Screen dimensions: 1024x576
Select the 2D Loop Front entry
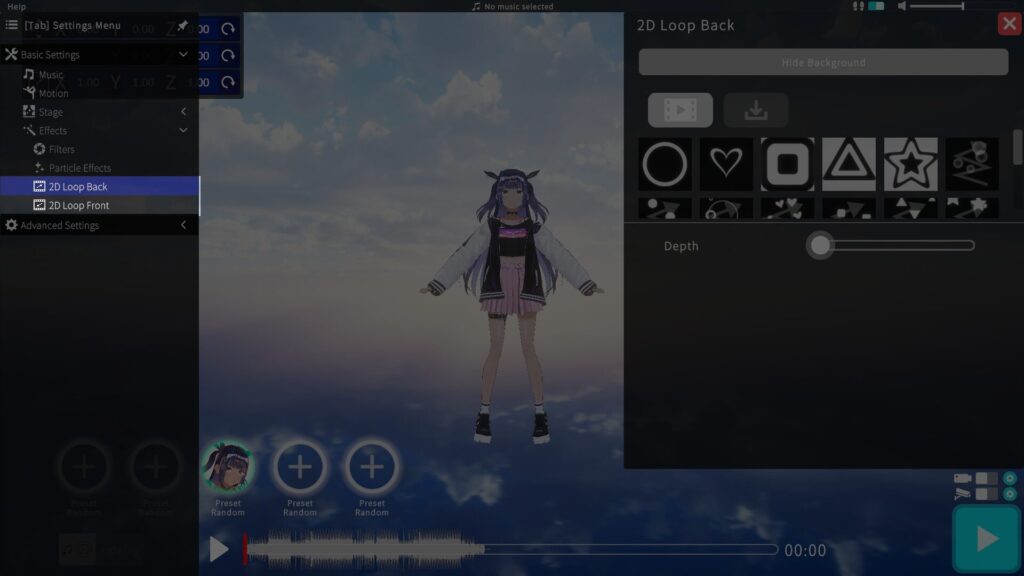tap(79, 206)
